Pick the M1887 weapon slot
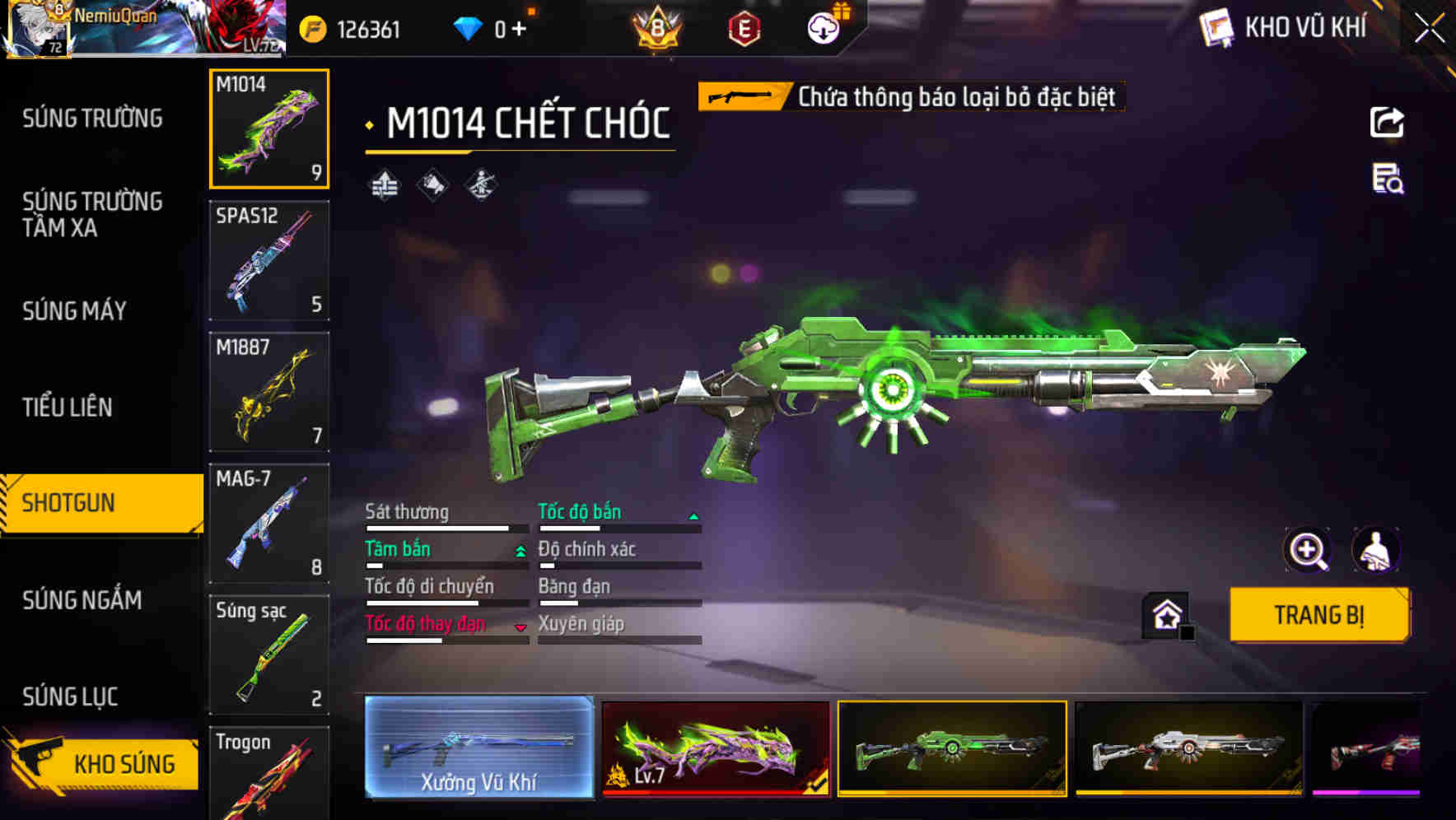 coord(269,392)
